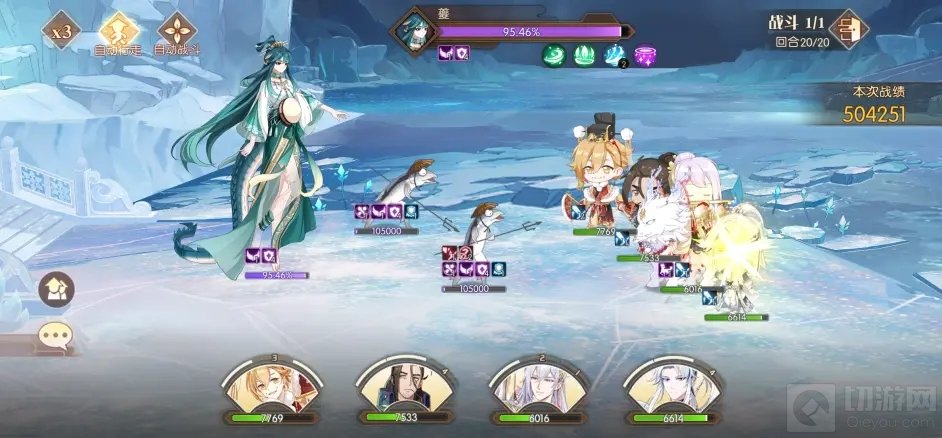Exit battle via the door icon
The width and height of the screenshot is (942, 438).
coord(848,29)
